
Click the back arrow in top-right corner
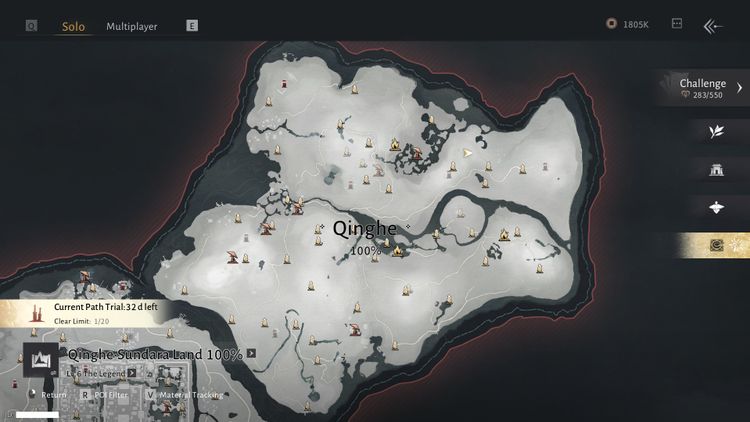point(712,26)
